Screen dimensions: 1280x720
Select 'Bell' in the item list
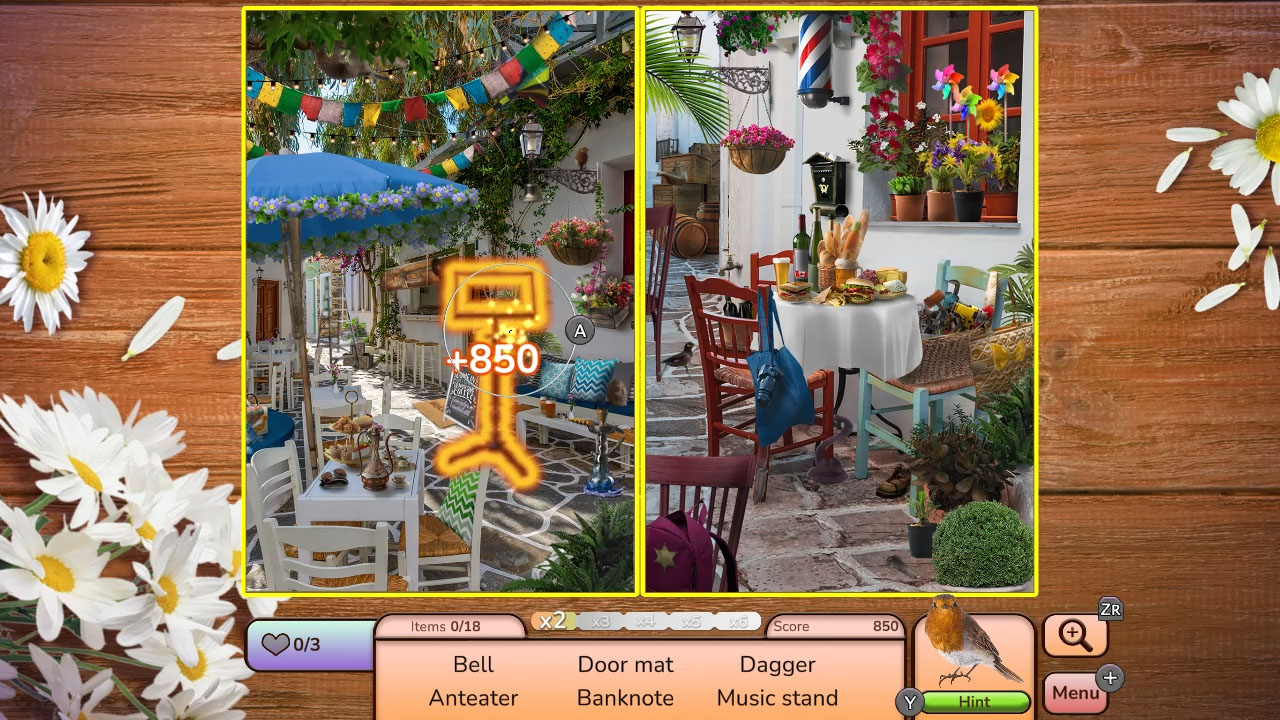tap(473, 664)
